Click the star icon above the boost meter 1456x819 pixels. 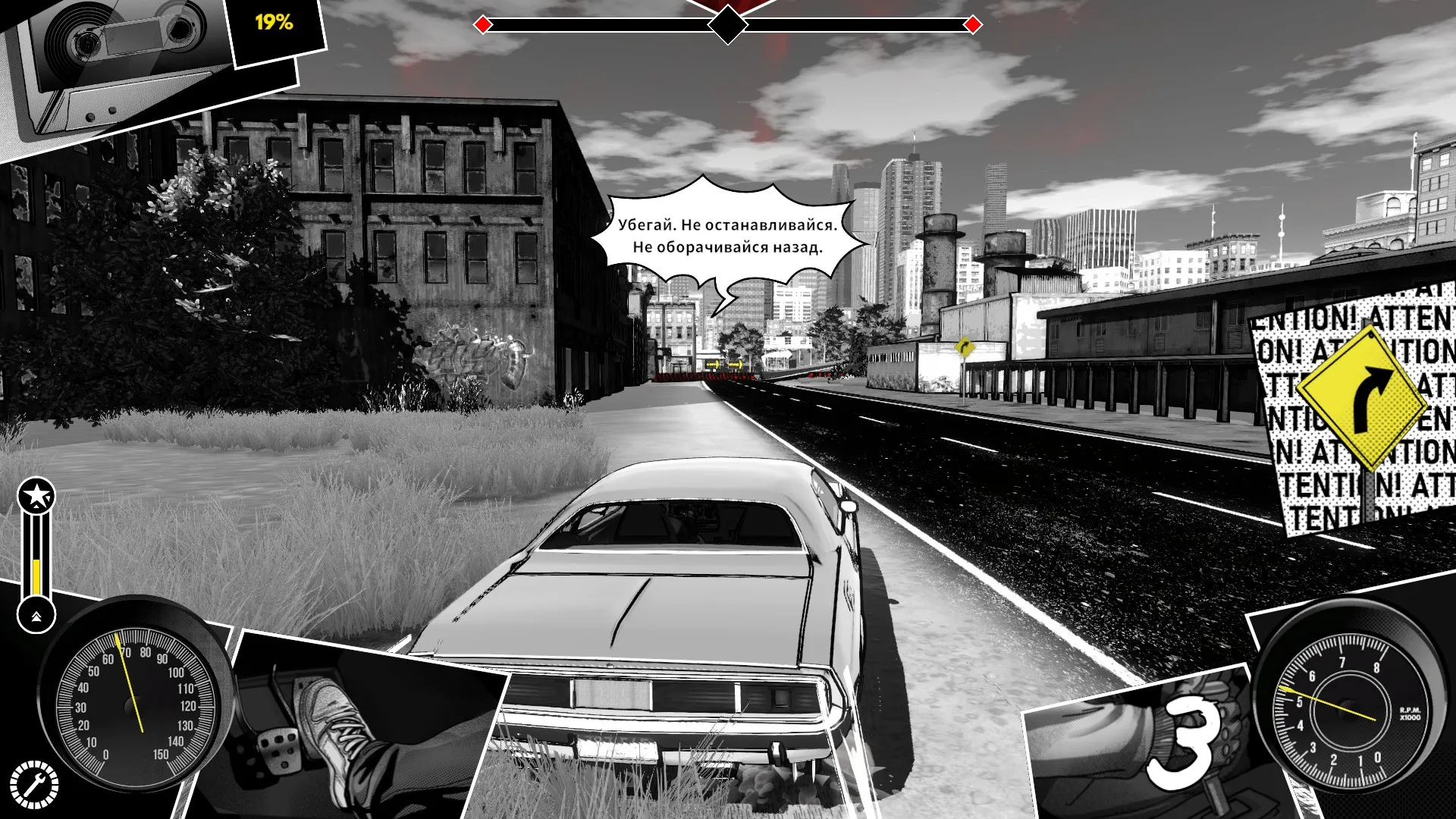click(x=36, y=497)
